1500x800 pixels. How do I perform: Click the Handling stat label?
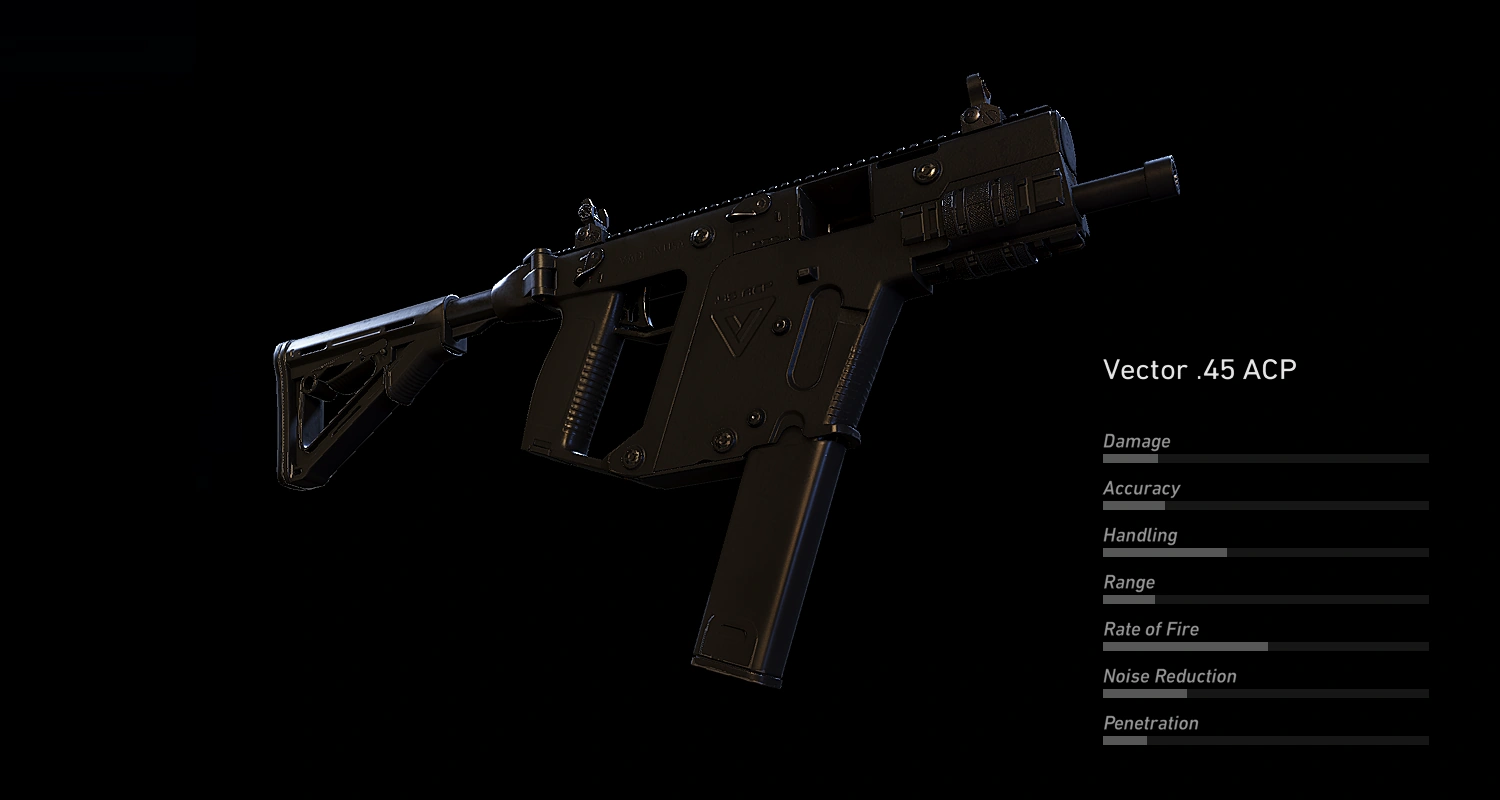(x=1140, y=535)
